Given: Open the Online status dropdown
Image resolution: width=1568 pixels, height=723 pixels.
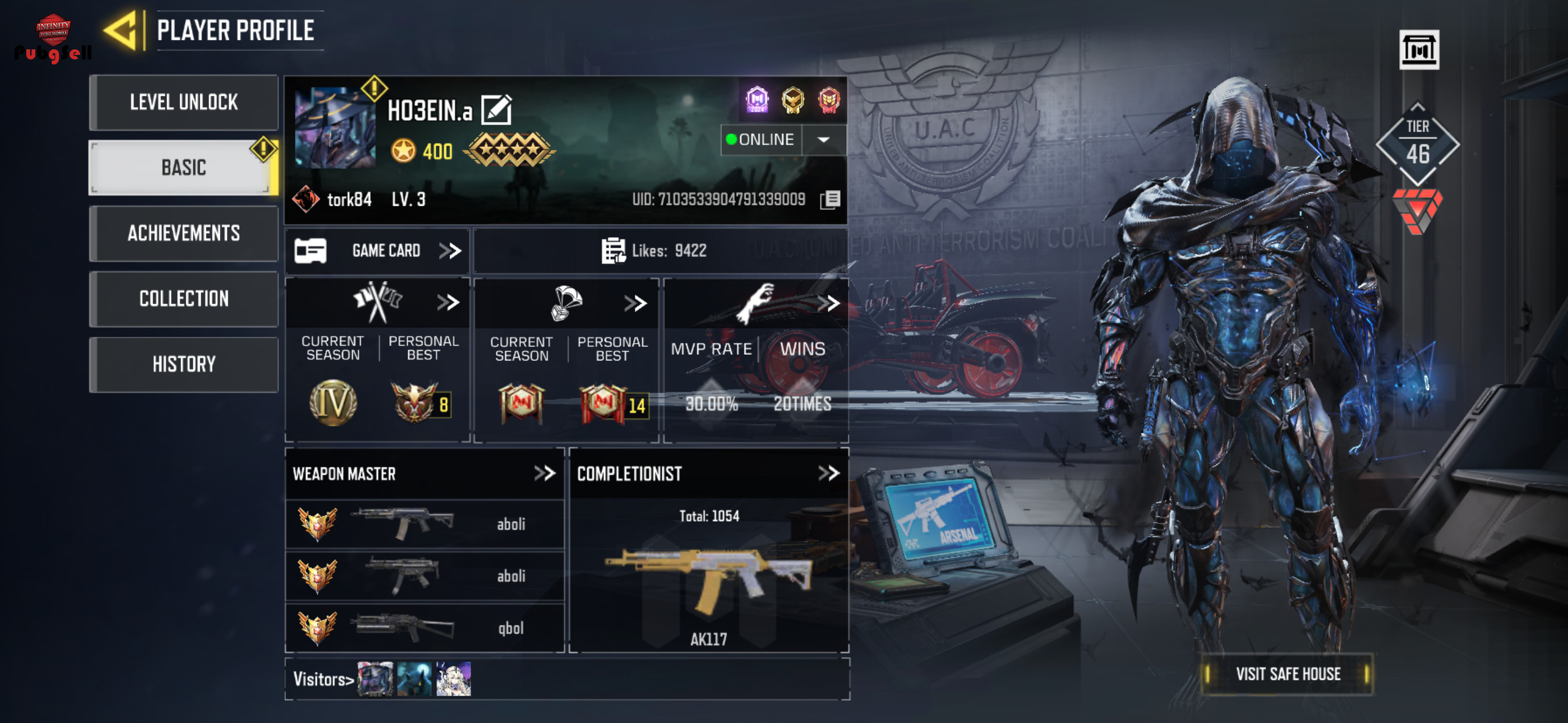Looking at the screenshot, I should tap(823, 140).
